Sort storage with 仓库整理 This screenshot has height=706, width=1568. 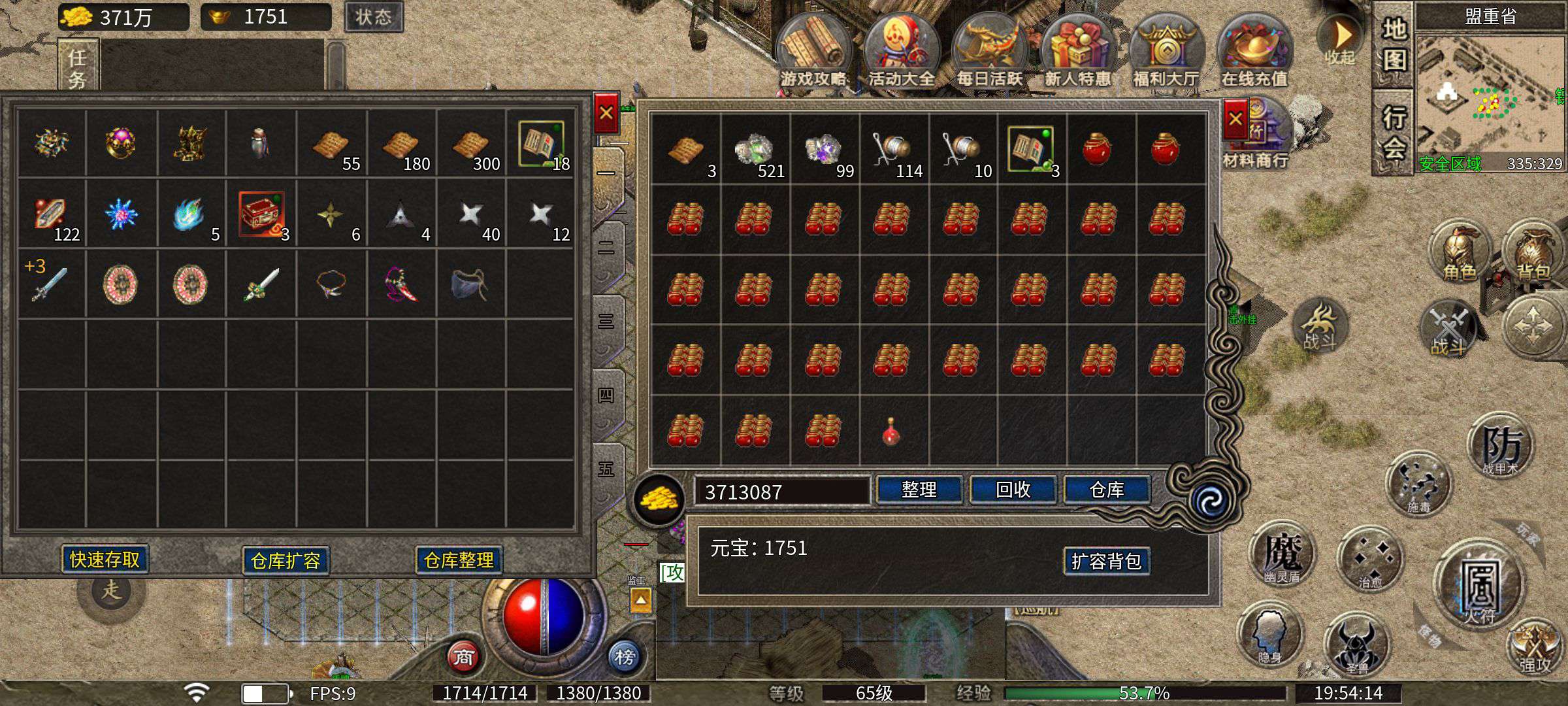point(459,560)
